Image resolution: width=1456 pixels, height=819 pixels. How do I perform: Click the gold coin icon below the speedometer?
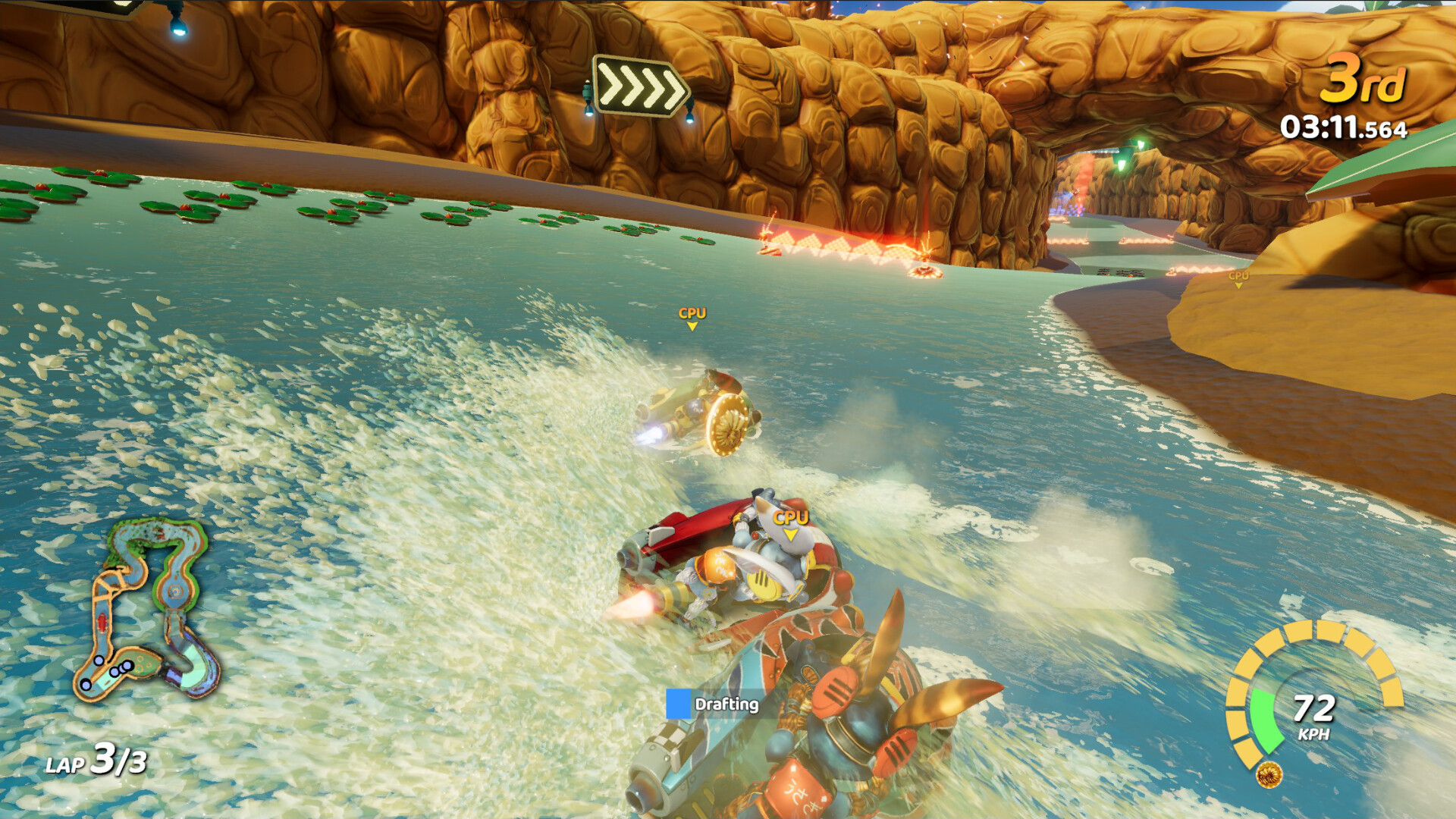coord(1269,774)
